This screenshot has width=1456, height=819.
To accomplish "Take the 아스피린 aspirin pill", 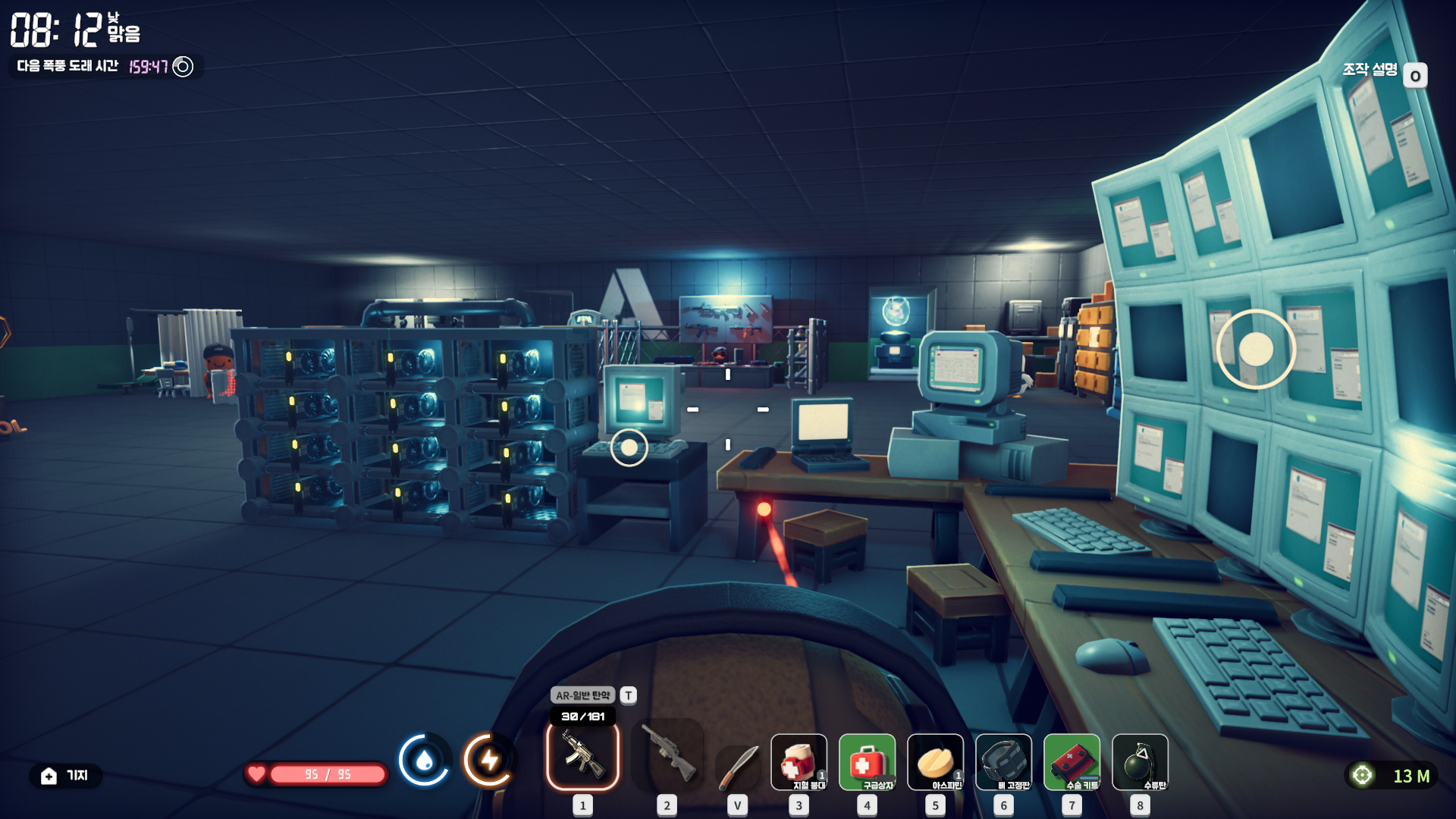I will 935,762.
